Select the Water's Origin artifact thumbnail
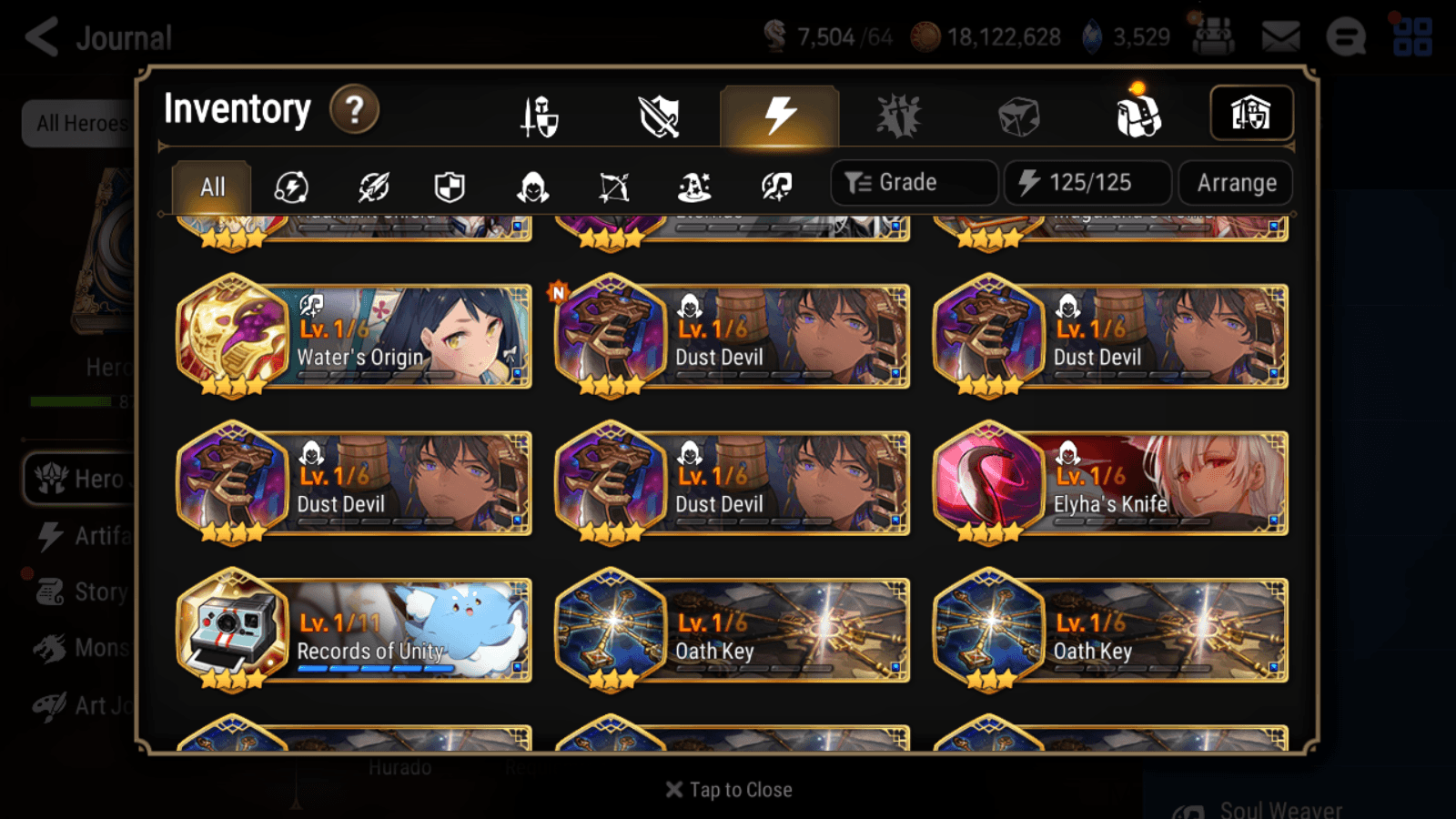This screenshot has width=1456, height=819. point(230,339)
